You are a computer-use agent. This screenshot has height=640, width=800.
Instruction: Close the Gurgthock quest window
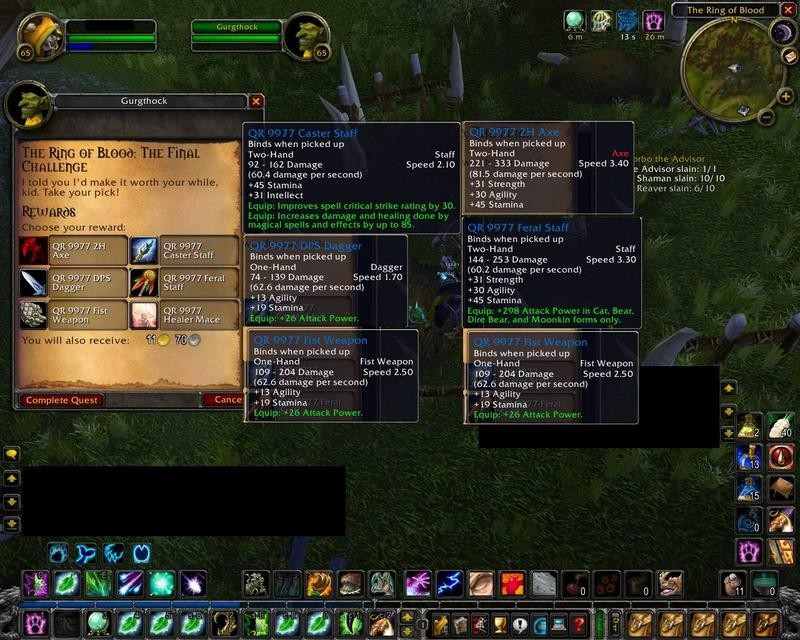click(x=256, y=101)
